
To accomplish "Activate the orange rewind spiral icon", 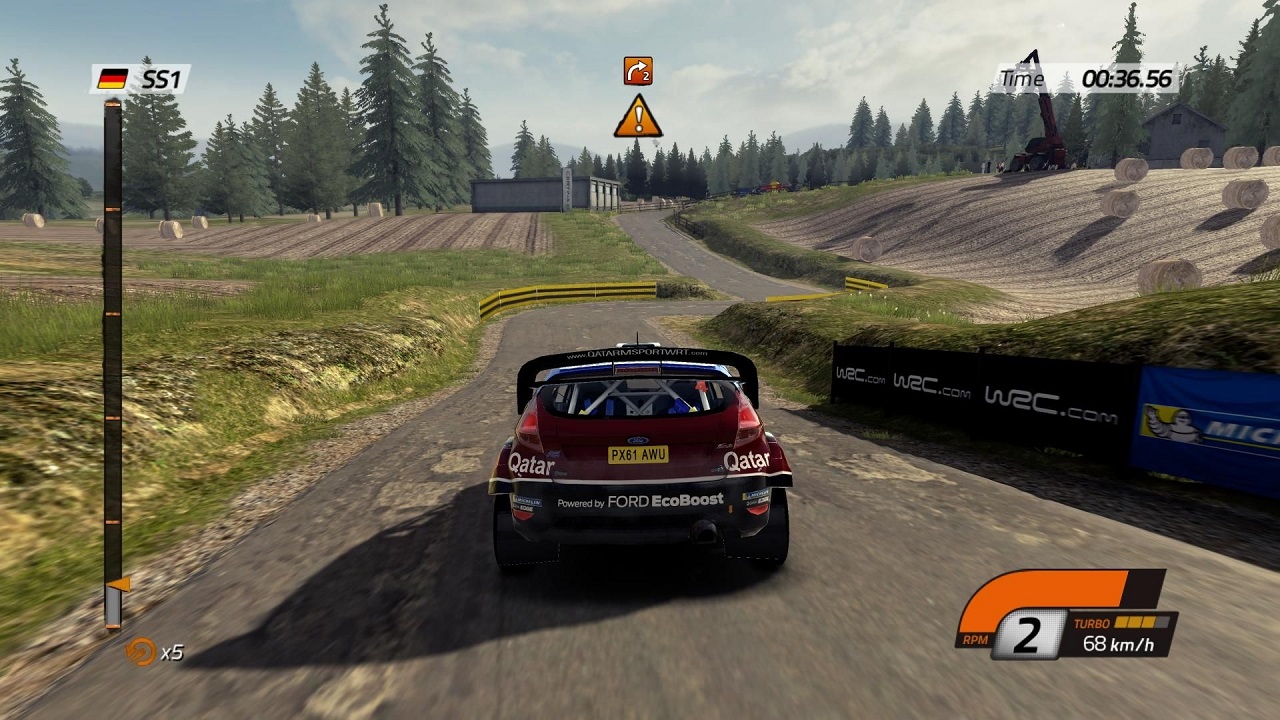I will point(140,651).
